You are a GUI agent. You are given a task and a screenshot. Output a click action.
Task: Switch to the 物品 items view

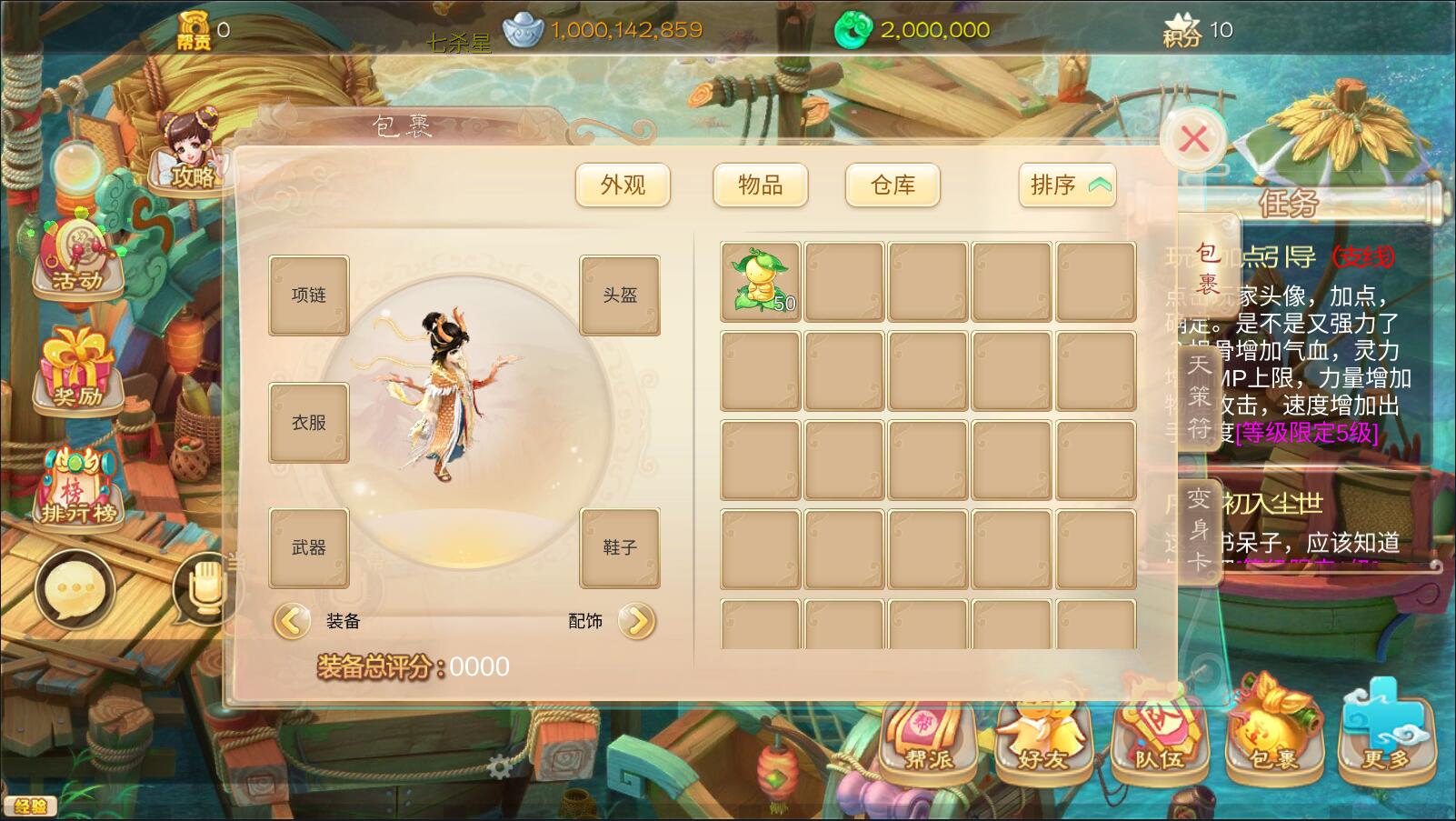(760, 185)
